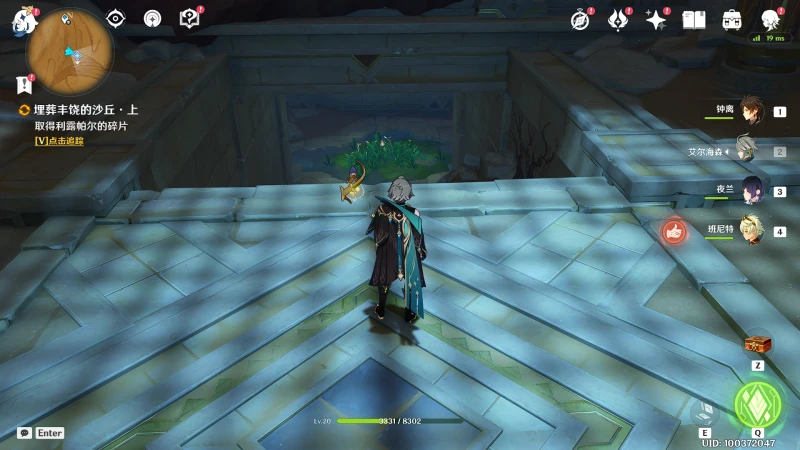The width and height of the screenshot is (800, 450).
Task: Track the 埋葬丰饶的沙丘·上 quest
Action: 59,141
